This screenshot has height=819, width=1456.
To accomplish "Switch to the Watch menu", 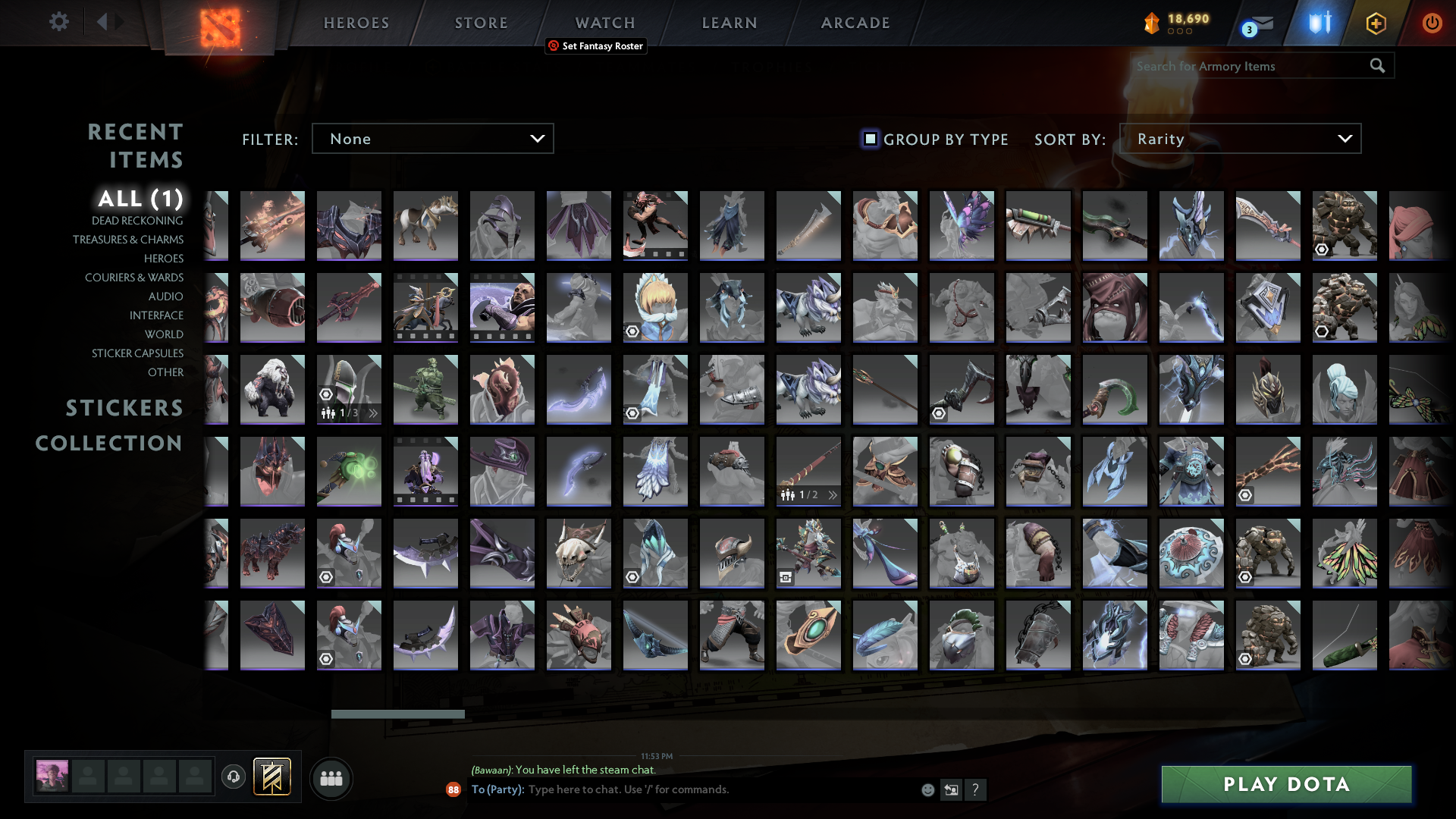I will click(604, 23).
